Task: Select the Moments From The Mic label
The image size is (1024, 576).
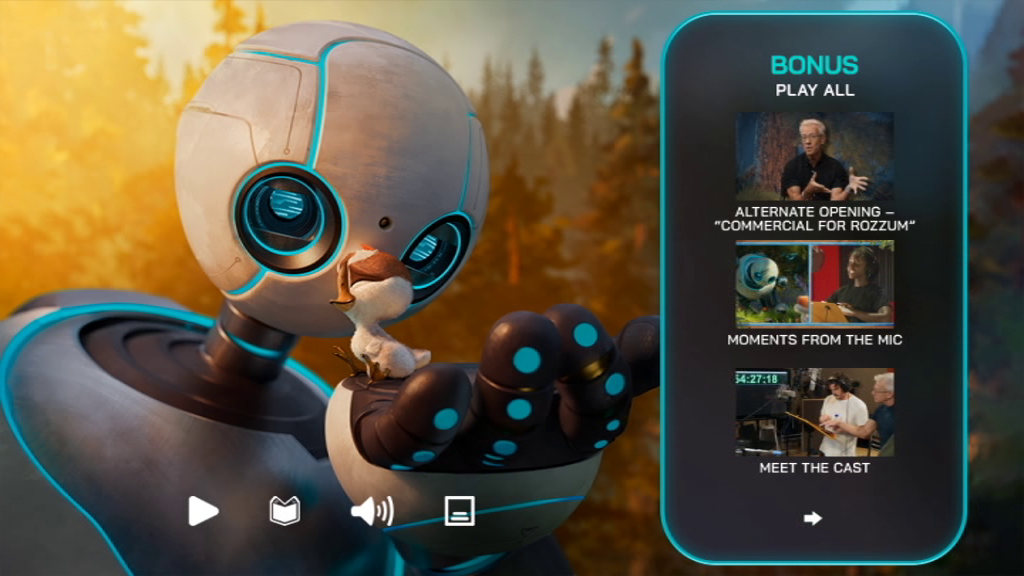Action: click(x=814, y=340)
